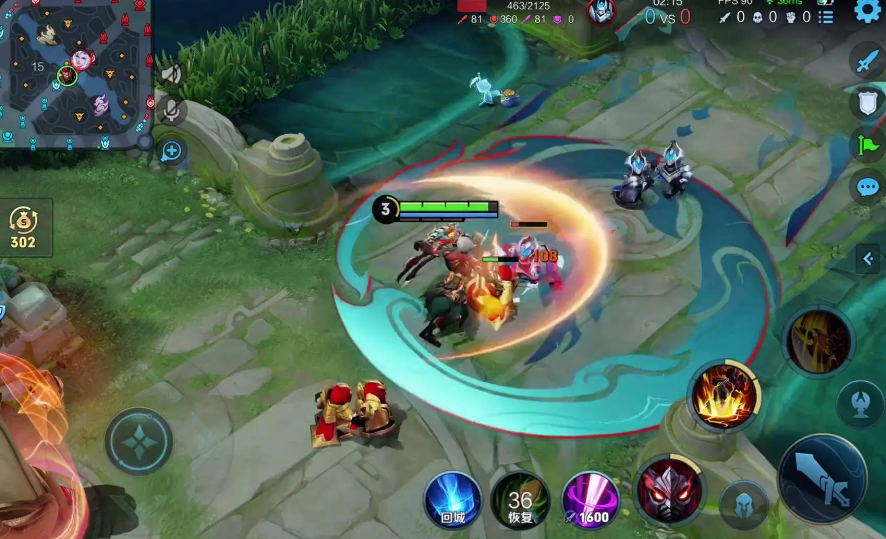Viewport: 886px width, 539px height.
Task: Cast the flame burst skill
Action: (x=724, y=396)
